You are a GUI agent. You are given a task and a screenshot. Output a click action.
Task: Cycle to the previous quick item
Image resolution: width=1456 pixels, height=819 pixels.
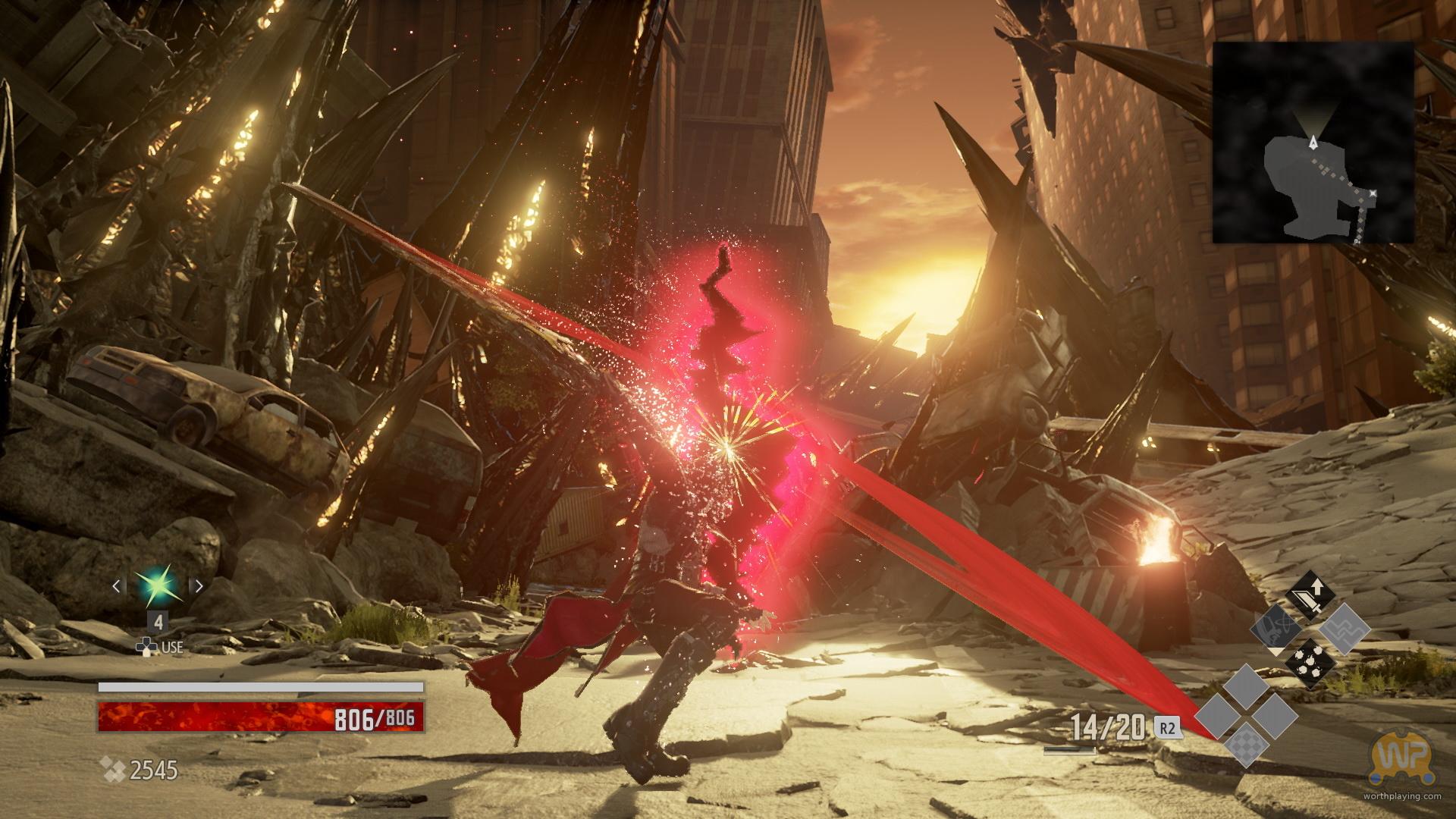[117, 586]
